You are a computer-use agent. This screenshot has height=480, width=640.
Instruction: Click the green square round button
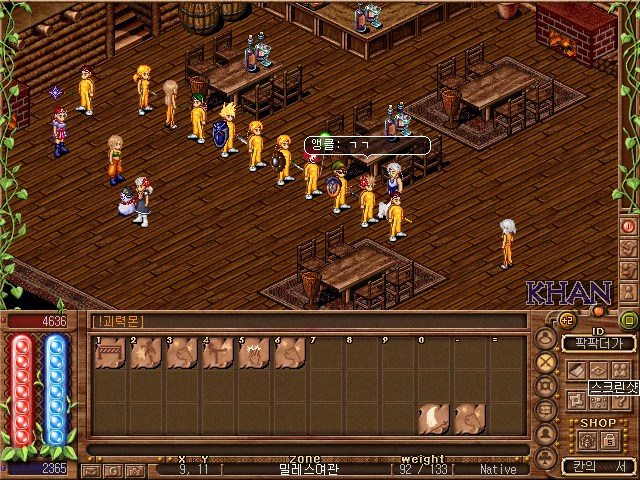point(628,320)
